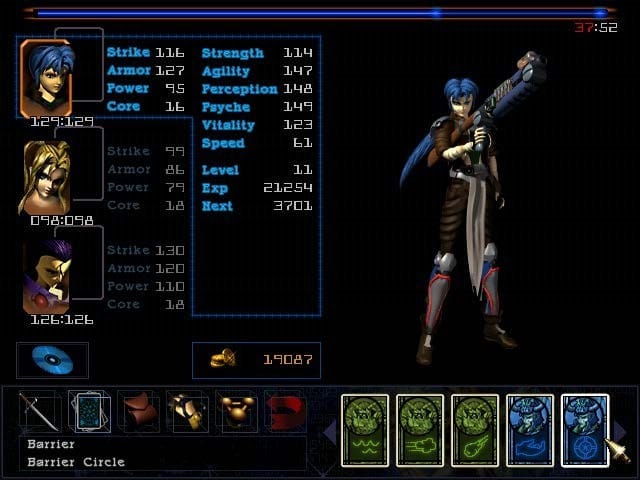Select the blonde-haired character portrait

tap(45, 177)
